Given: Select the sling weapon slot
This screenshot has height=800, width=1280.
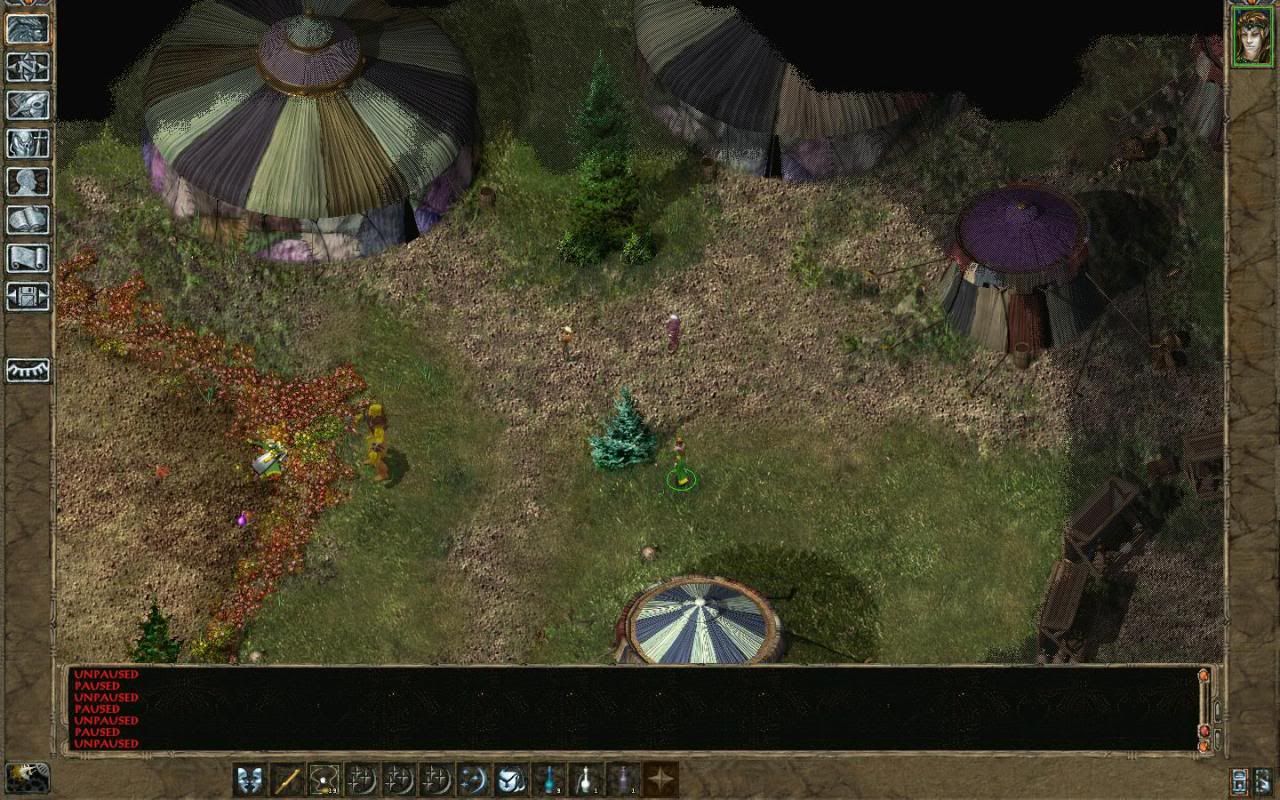Looking at the screenshot, I should coord(324,779).
